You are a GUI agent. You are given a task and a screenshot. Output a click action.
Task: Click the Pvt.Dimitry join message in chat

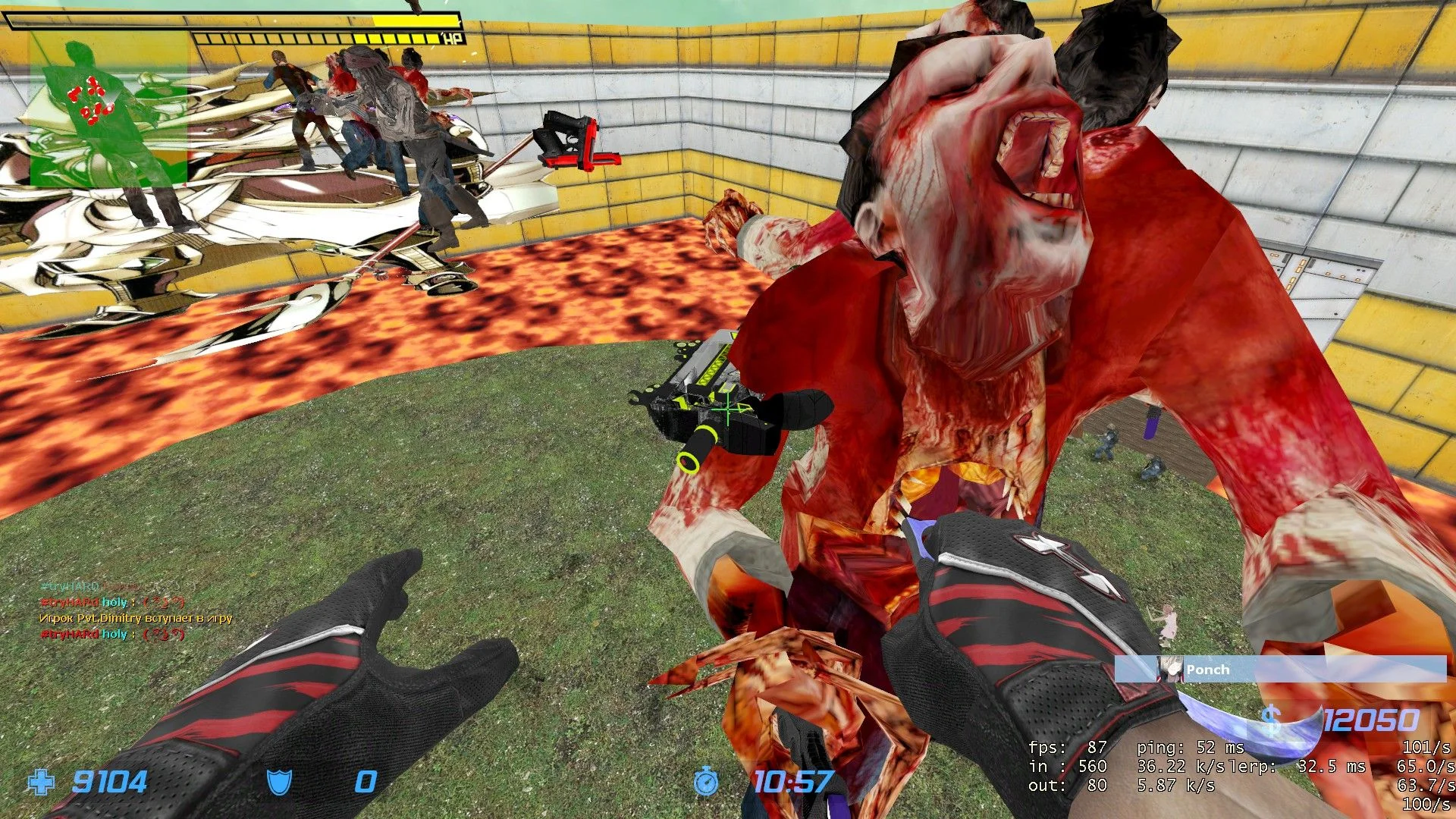click(136, 618)
